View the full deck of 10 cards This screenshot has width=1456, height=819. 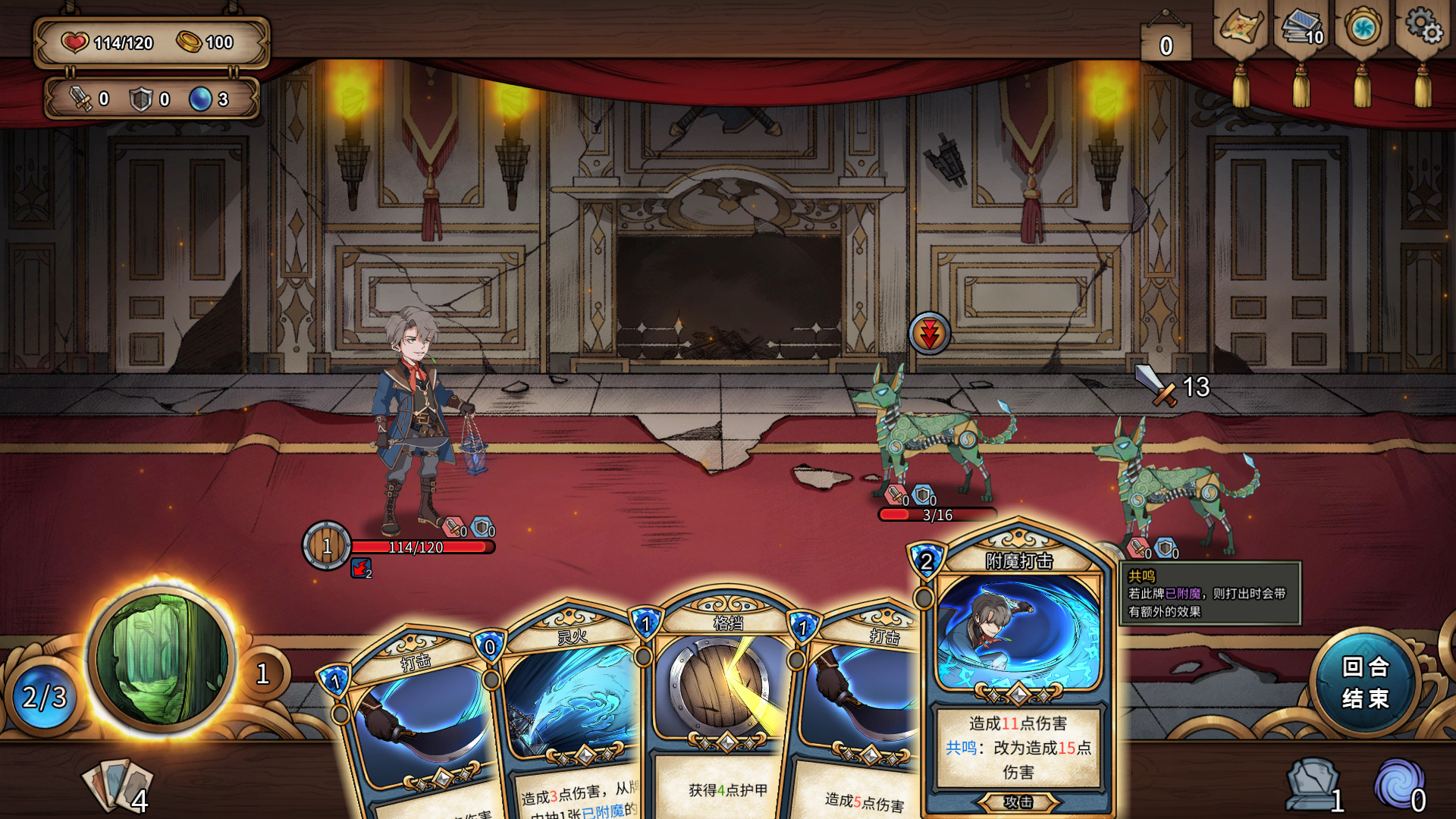coord(1301,29)
